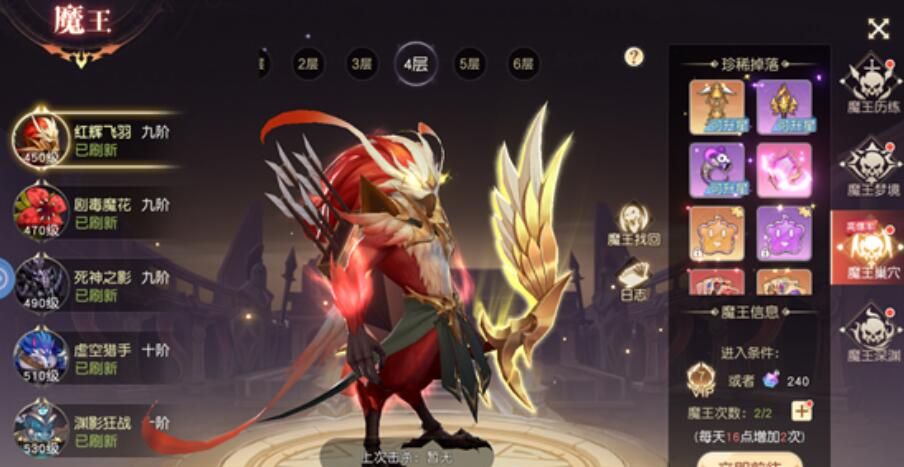904x467 pixels.
Task: Inspect the pink bow rare drop
Action: pos(784,170)
